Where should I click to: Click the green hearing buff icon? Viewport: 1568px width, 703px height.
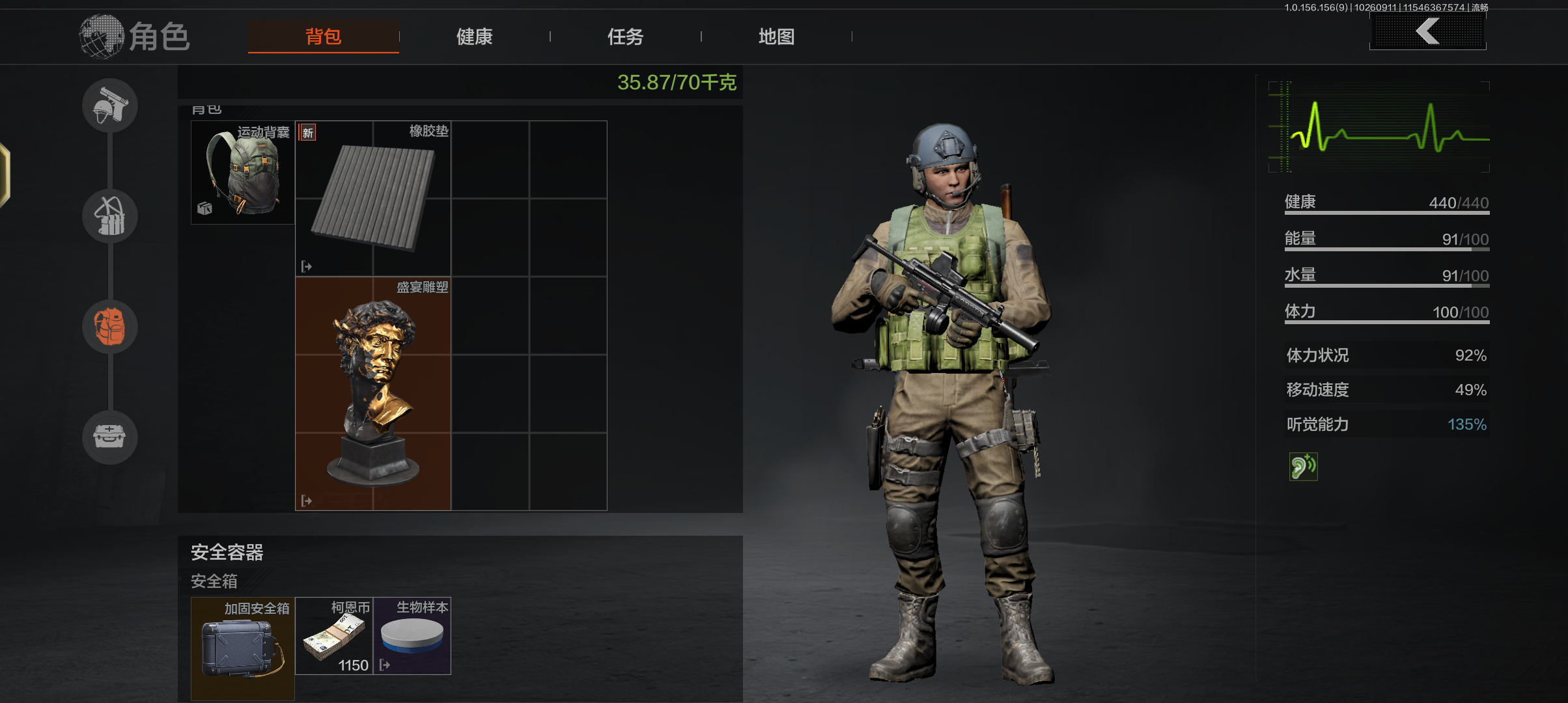(1303, 467)
